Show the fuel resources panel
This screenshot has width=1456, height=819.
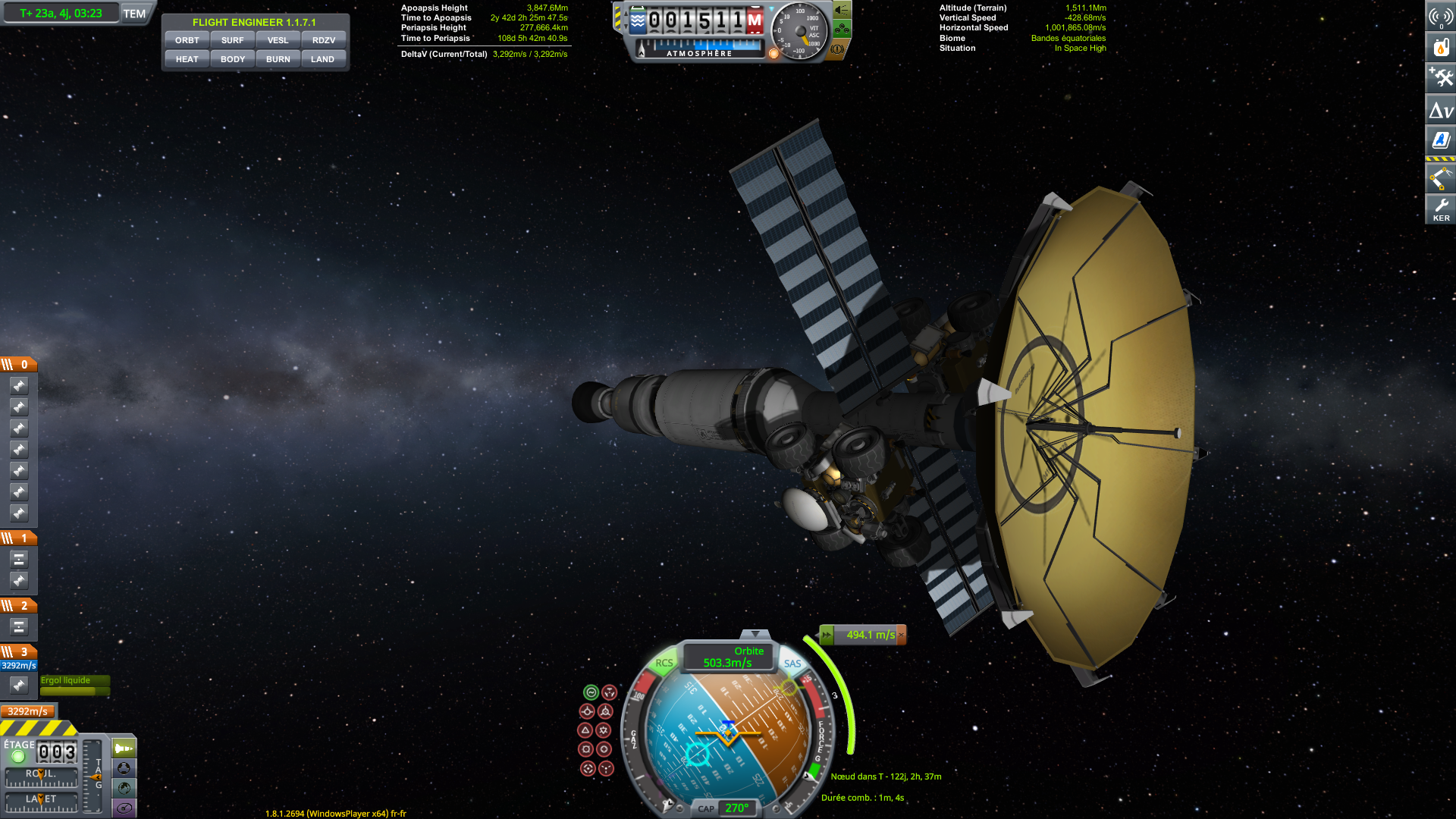[1441, 47]
